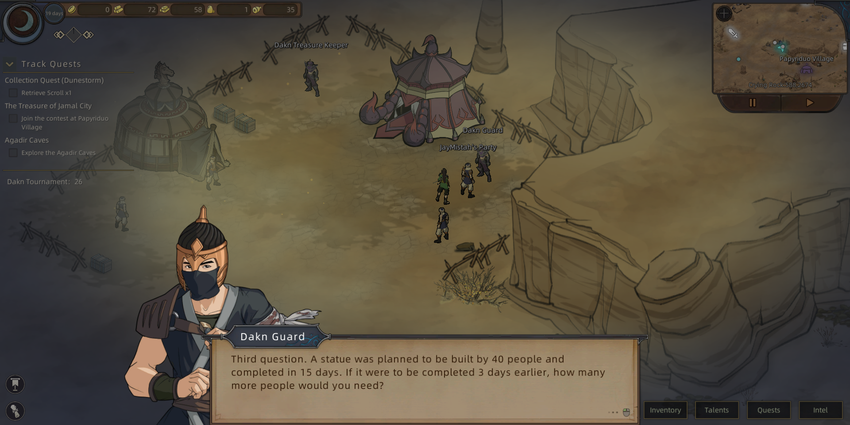Open the Talents screen
The width and height of the screenshot is (850, 425).
[717, 410]
